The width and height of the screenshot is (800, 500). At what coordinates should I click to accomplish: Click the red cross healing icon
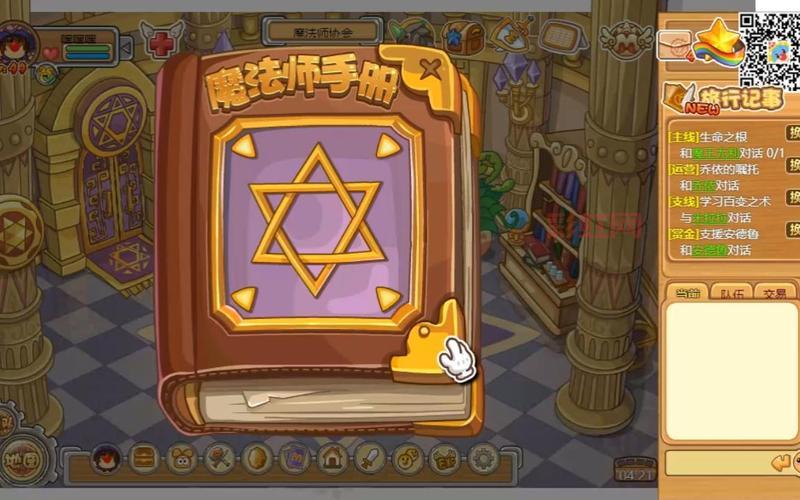click(160, 43)
